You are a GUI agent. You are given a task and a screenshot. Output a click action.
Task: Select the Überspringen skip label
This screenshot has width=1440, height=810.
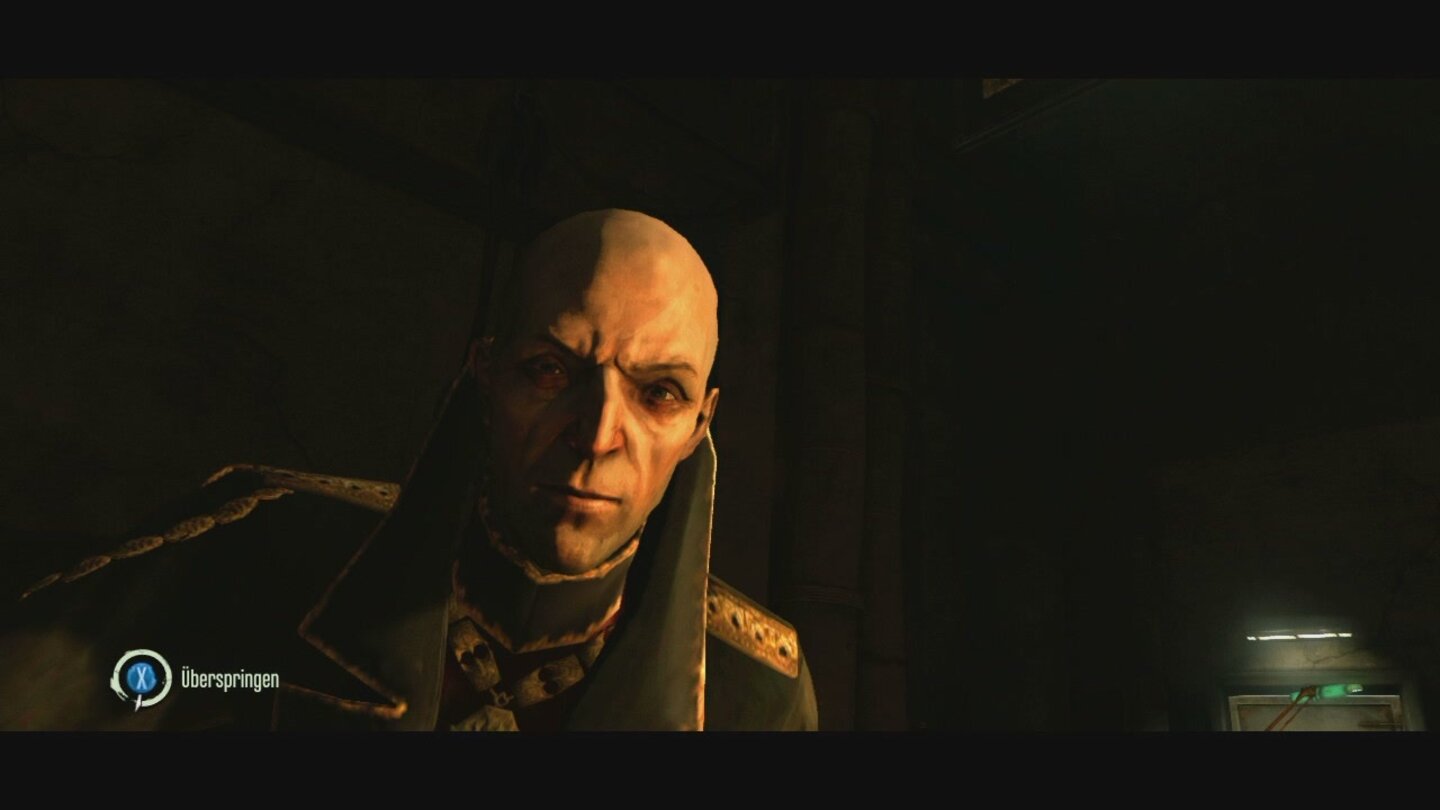click(232, 677)
